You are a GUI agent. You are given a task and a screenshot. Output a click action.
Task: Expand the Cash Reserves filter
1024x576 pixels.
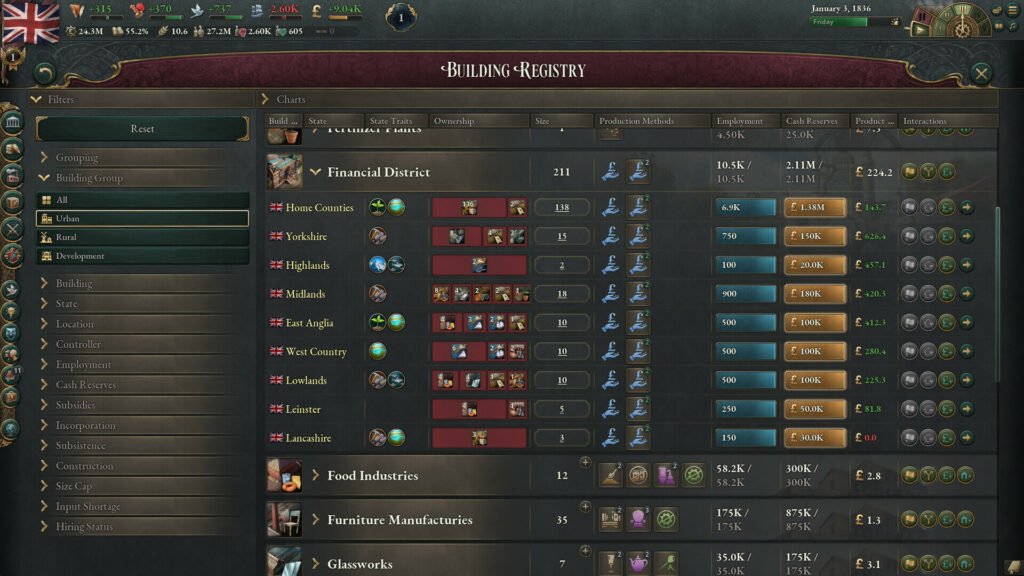(85, 385)
